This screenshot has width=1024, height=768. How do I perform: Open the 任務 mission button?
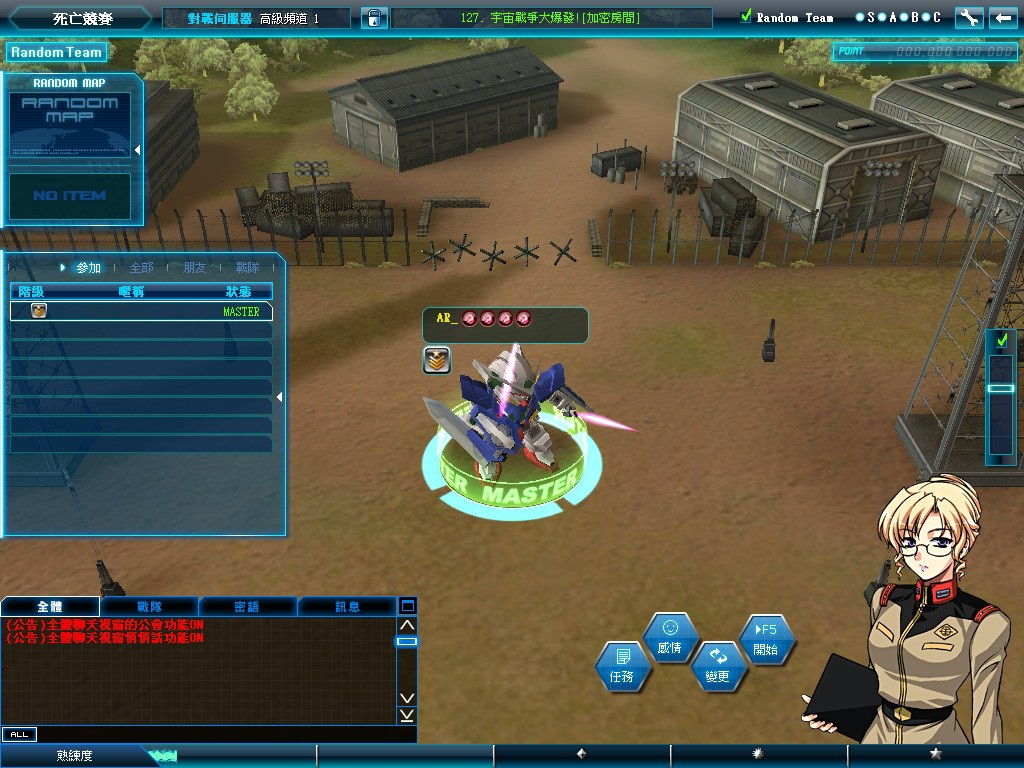(x=622, y=666)
